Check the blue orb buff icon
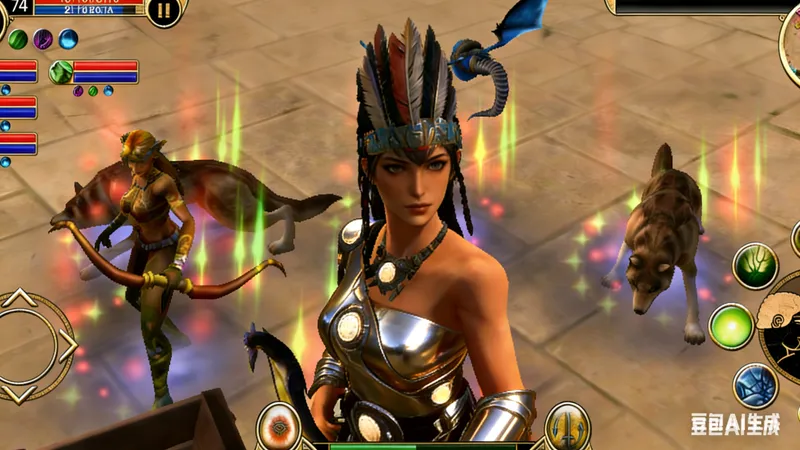Viewport: 800px width, 450px height. tap(68, 40)
